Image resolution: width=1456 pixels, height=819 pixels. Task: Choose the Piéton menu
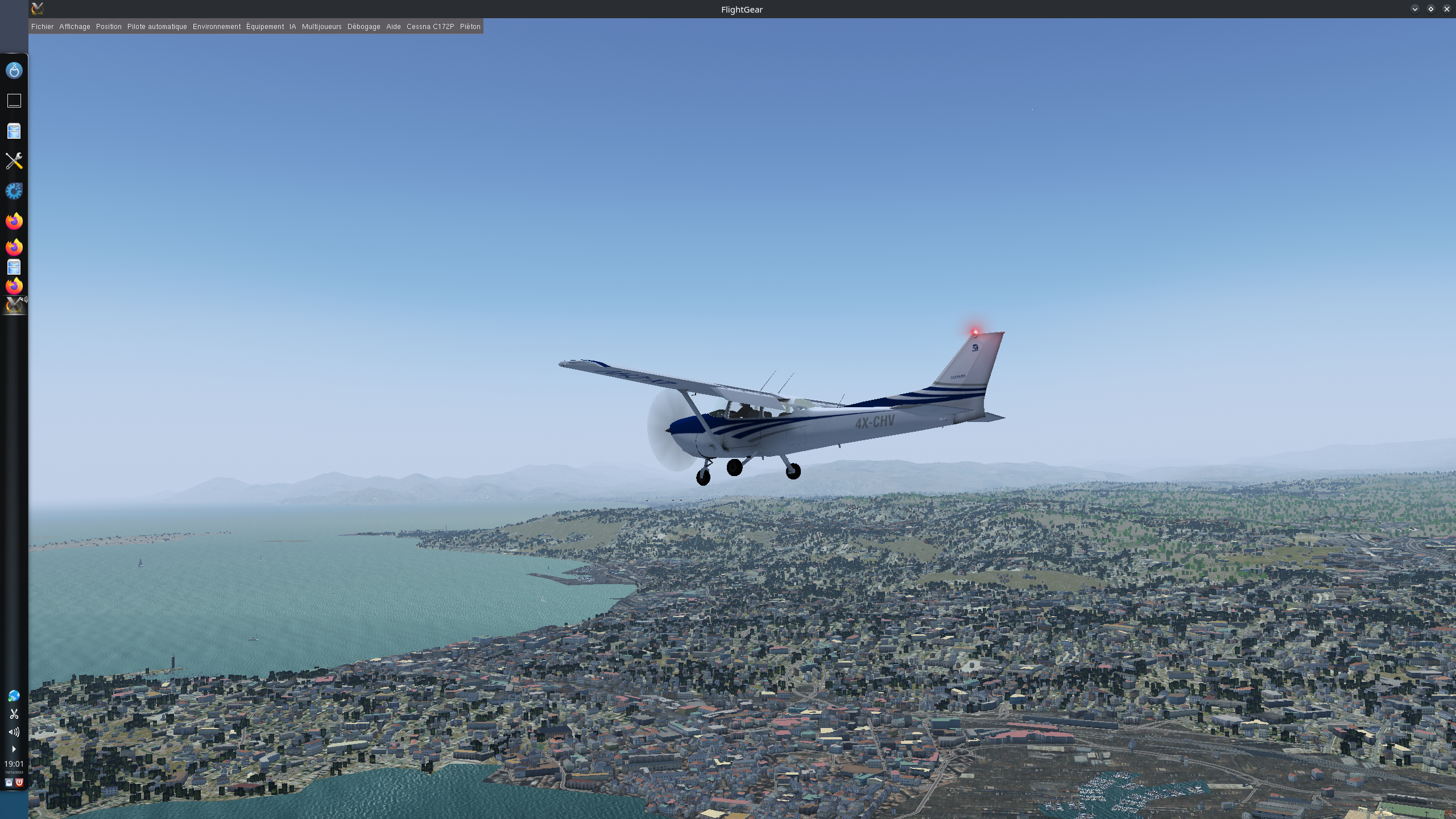click(x=470, y=27)
